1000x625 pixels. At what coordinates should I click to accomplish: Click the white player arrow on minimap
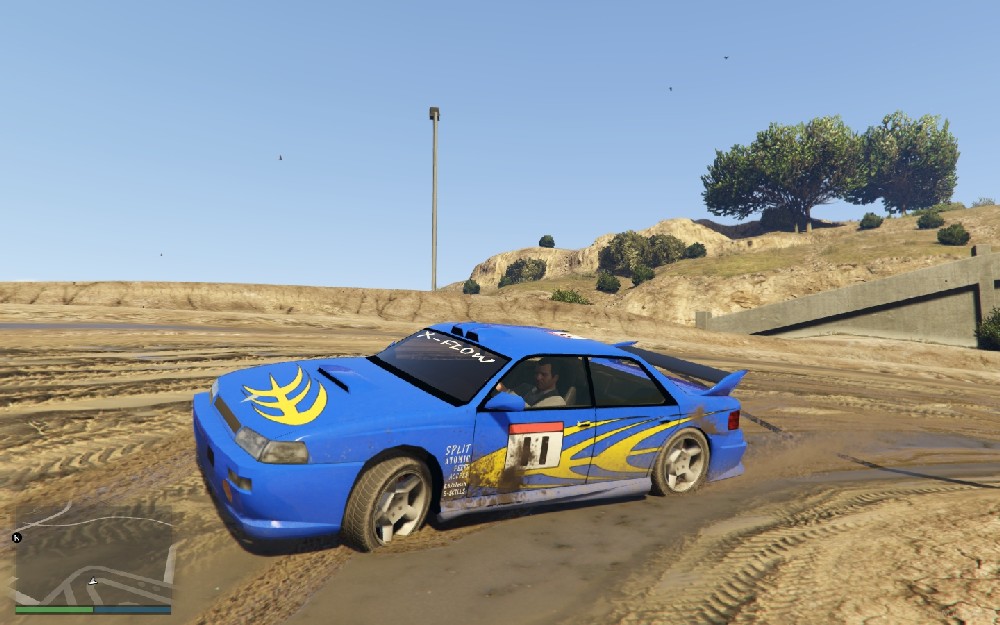pyautogui.click(x=93, y=581)
